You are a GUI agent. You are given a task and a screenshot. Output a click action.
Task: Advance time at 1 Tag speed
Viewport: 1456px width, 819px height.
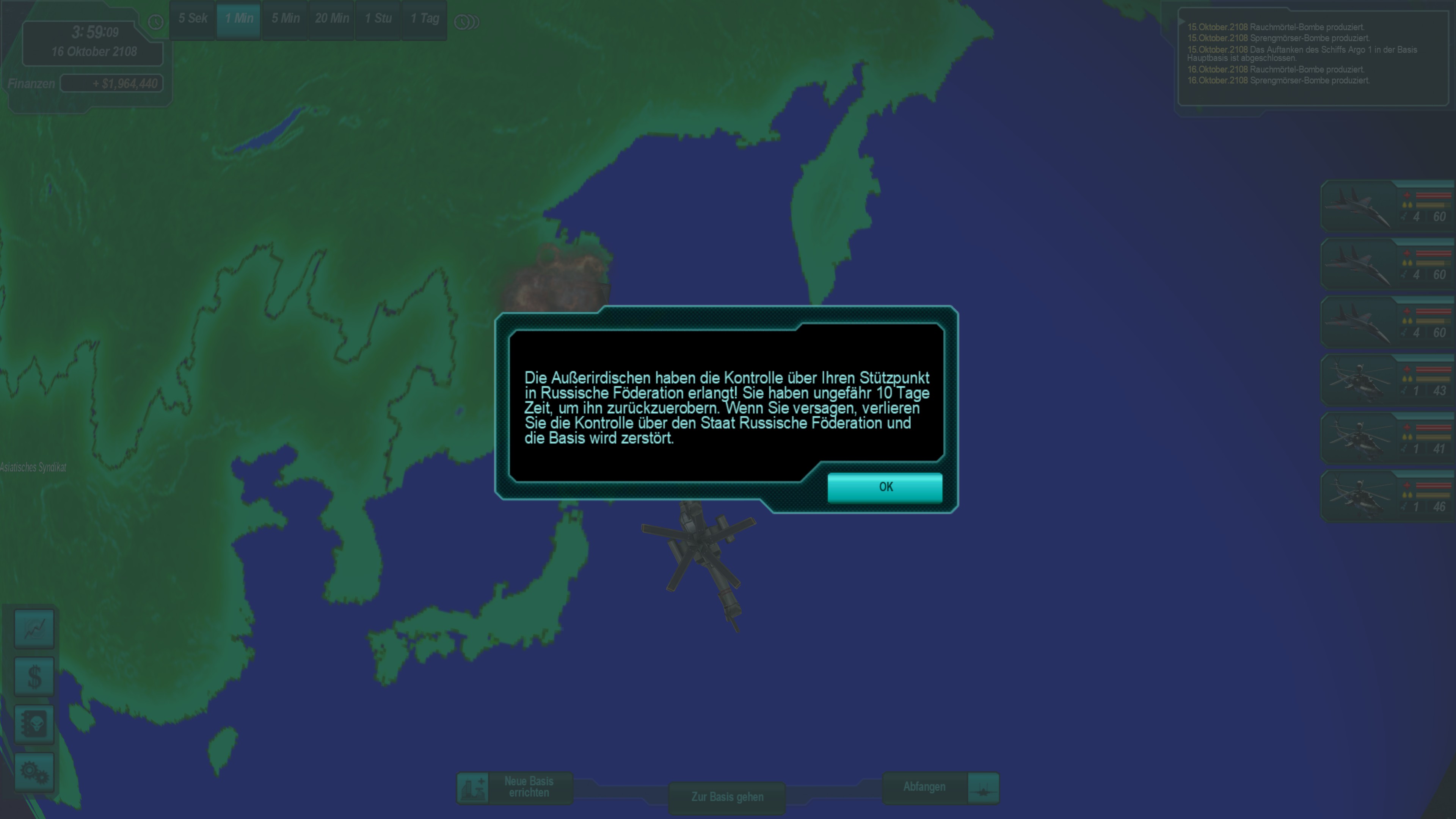[x=425, y=19]
